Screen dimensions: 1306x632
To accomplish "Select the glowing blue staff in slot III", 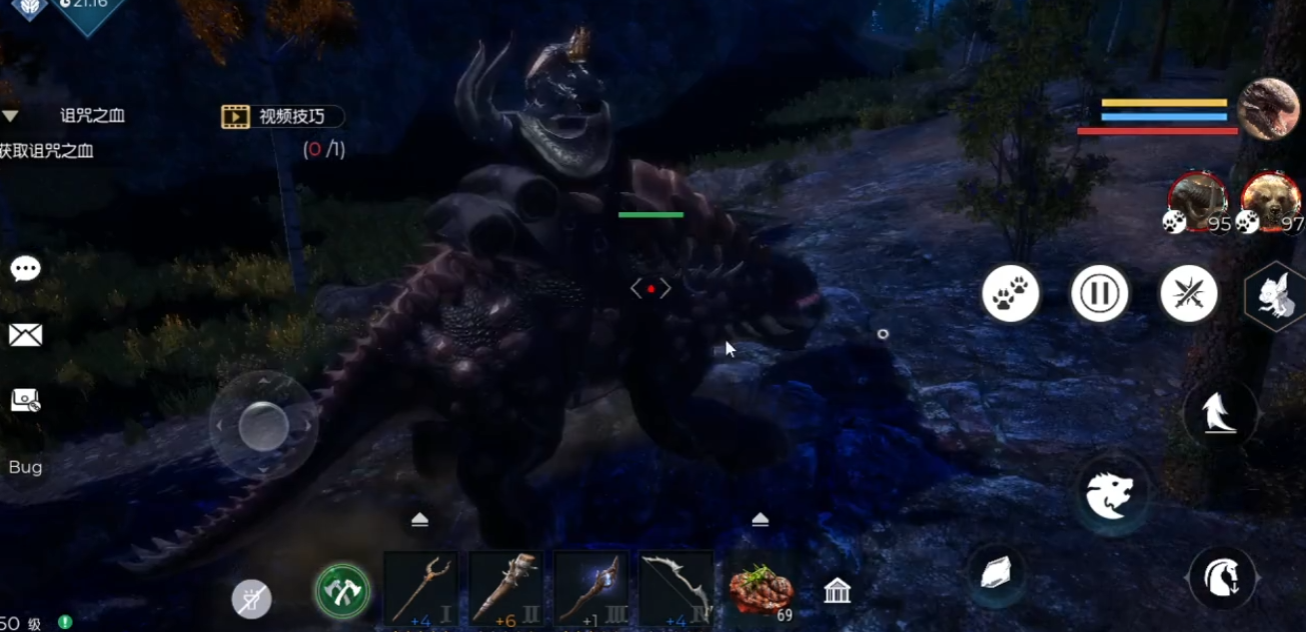I will pyautogui.click(x=590, y=589).
